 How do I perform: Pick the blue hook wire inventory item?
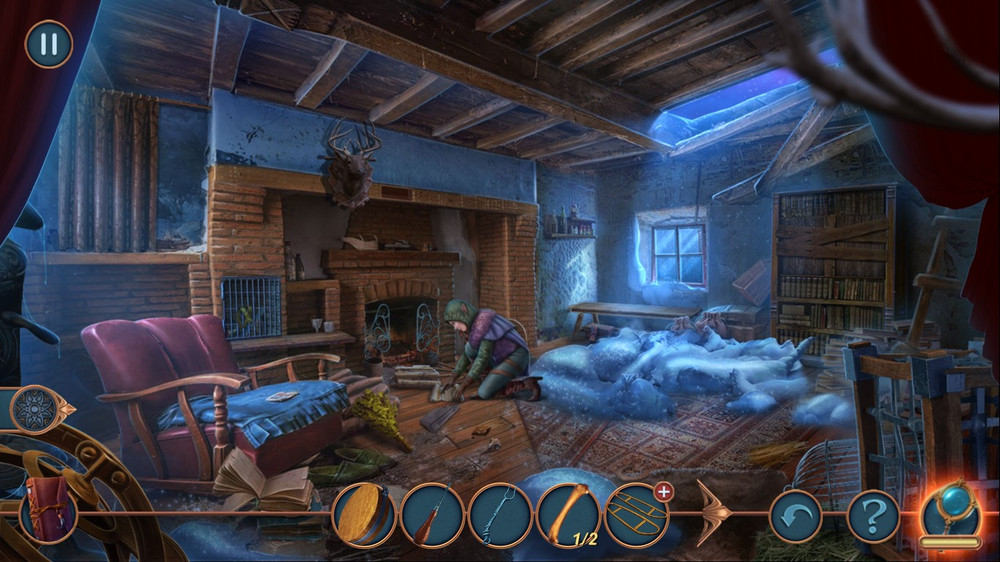click(499, 516)
